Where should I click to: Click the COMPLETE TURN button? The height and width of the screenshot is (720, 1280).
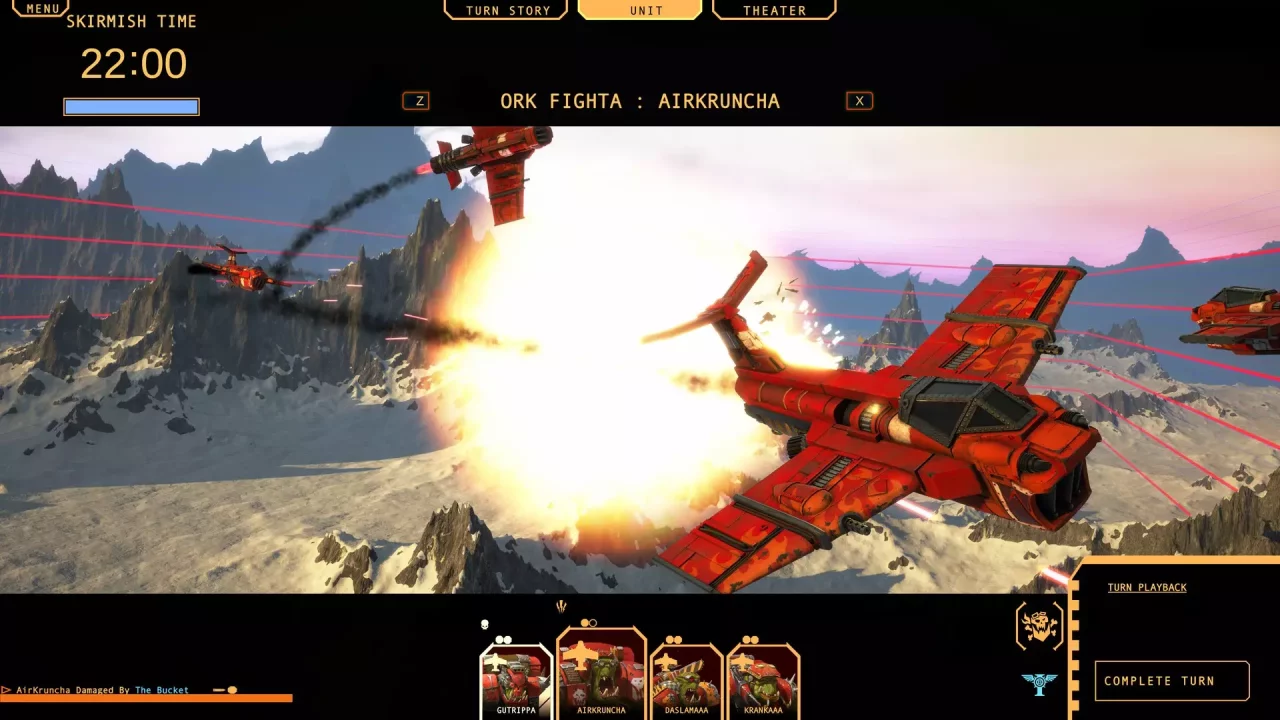pyautogui.click(x=1172, y=681)
